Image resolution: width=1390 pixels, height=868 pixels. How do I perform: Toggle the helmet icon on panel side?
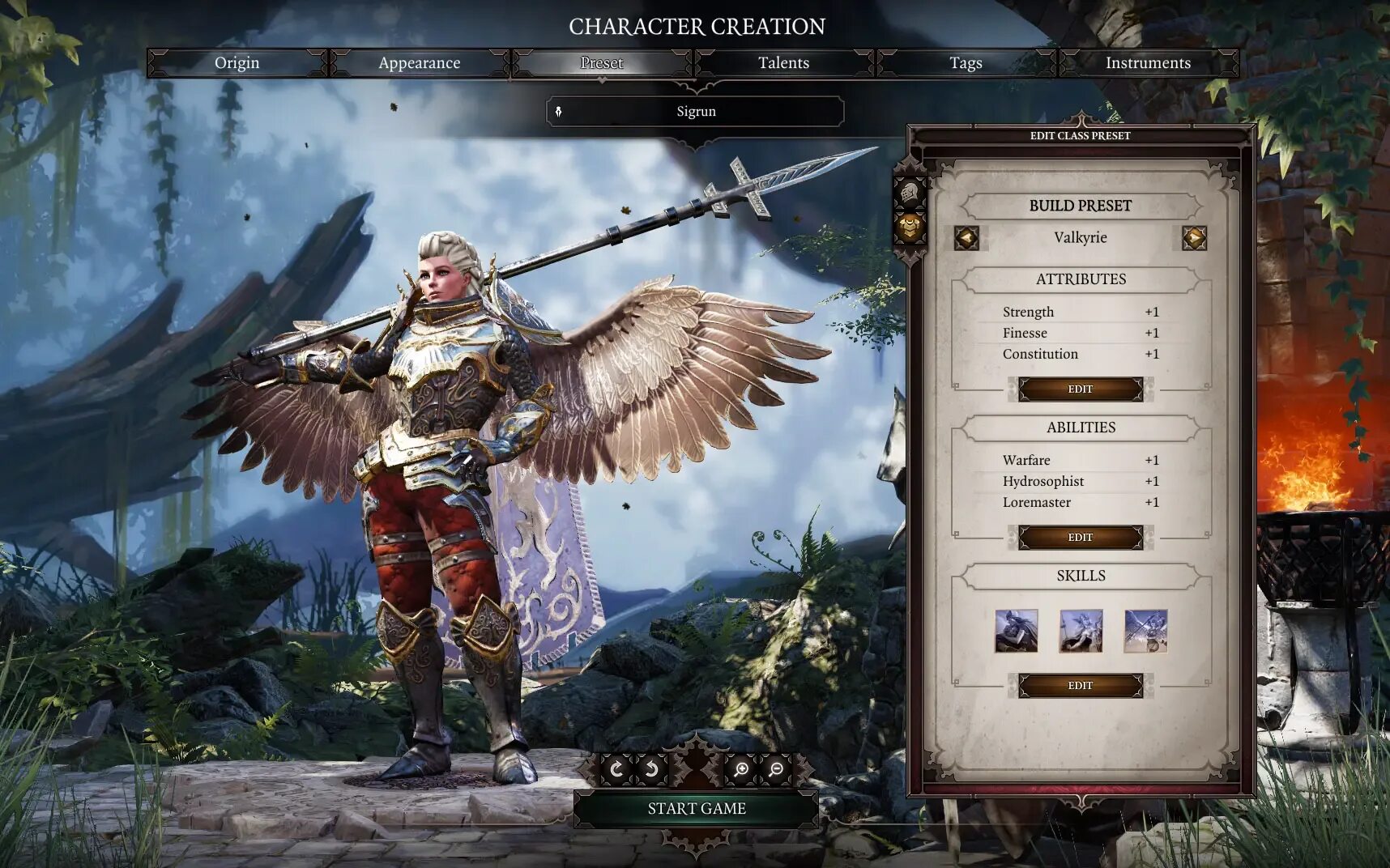pyautogui.click(x=910, y=194)
